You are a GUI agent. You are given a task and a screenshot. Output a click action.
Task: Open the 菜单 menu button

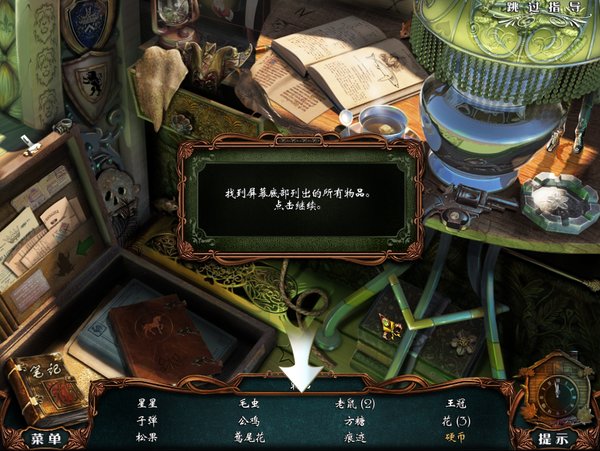tap(47, 438)
